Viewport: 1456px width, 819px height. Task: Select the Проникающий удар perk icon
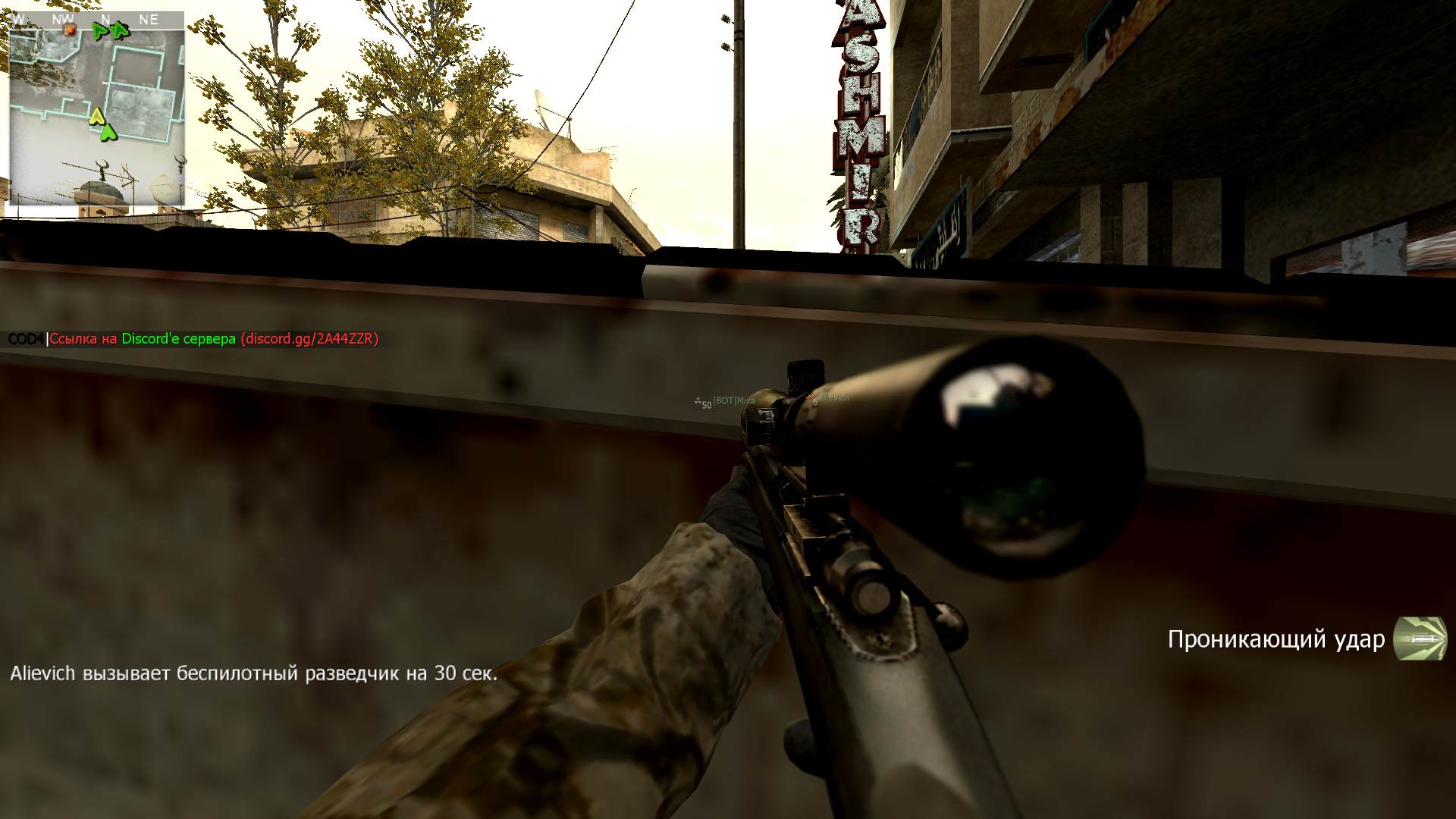tap(1420, 639)
